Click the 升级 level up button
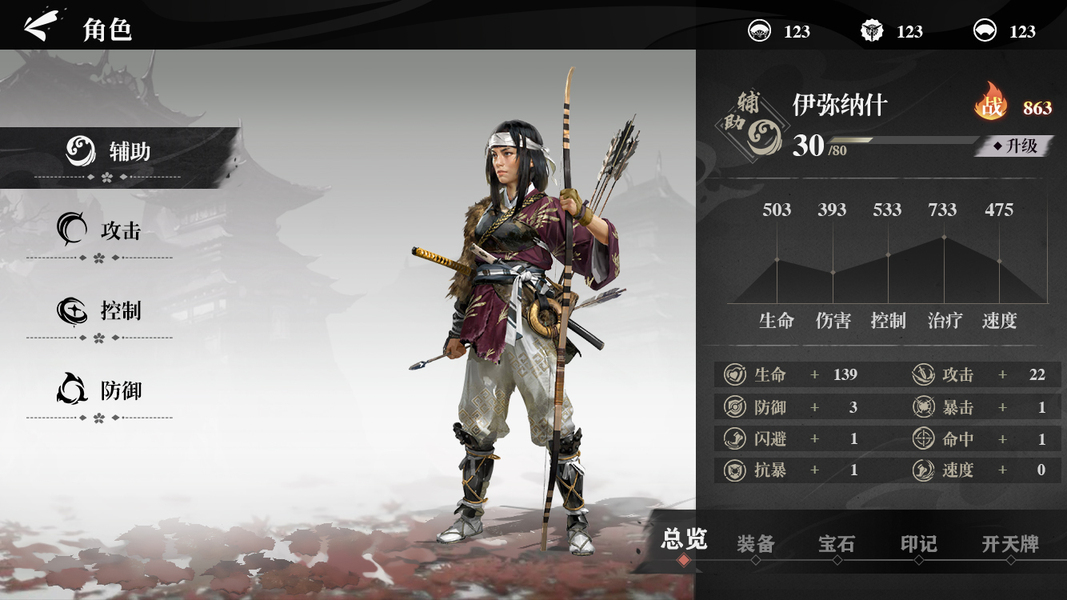The image size is (1067, 600). click(1015, 146)
